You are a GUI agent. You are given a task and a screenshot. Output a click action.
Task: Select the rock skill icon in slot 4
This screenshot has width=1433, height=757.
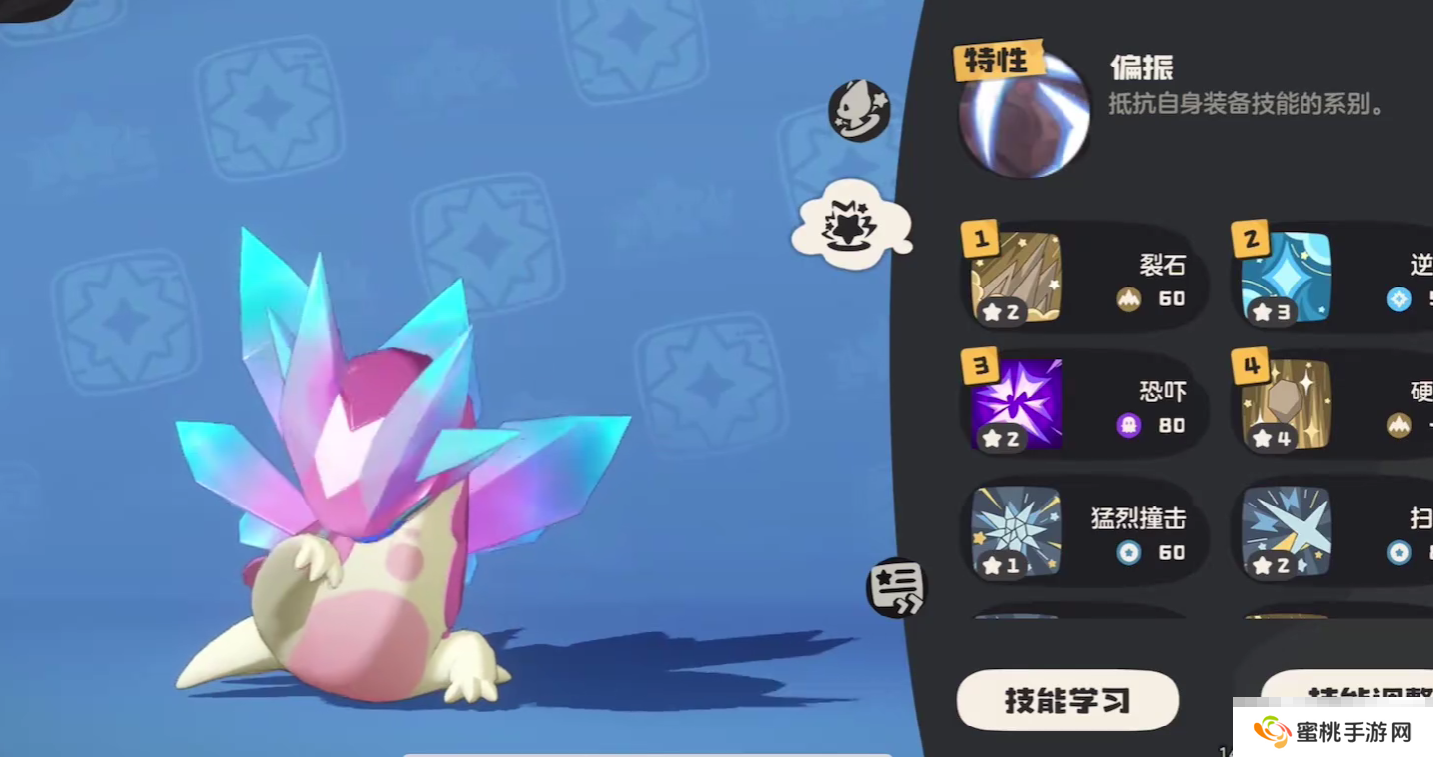[x=1286, y=404]
